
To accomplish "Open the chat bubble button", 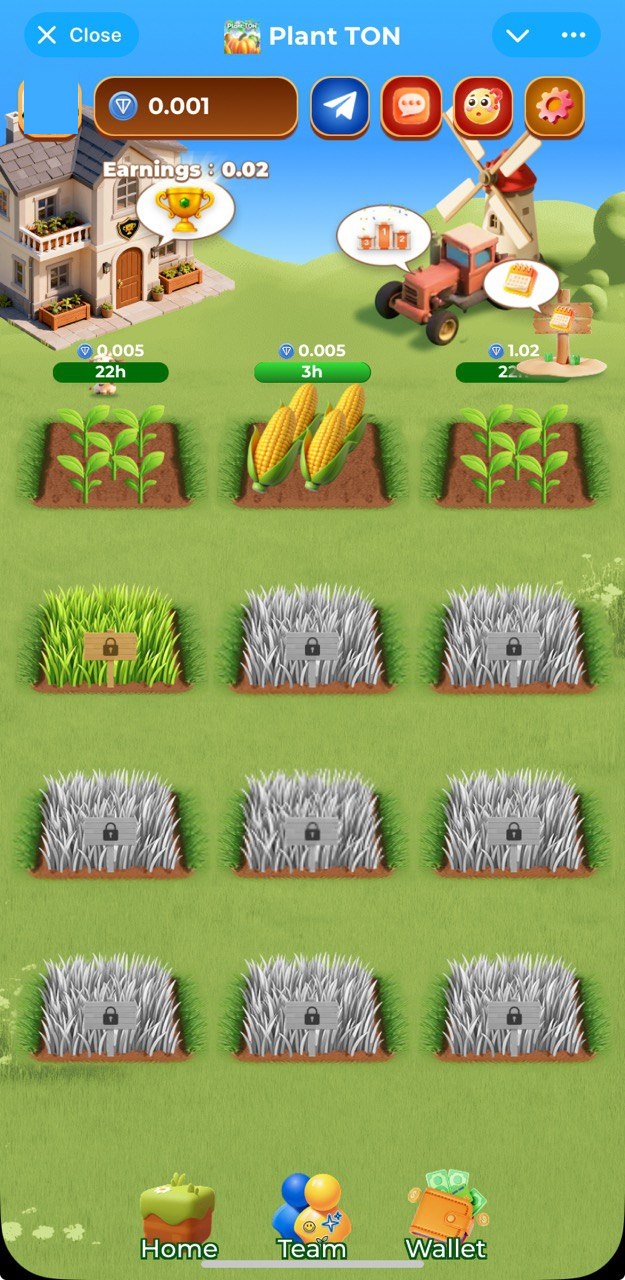I will coord(411,107).
